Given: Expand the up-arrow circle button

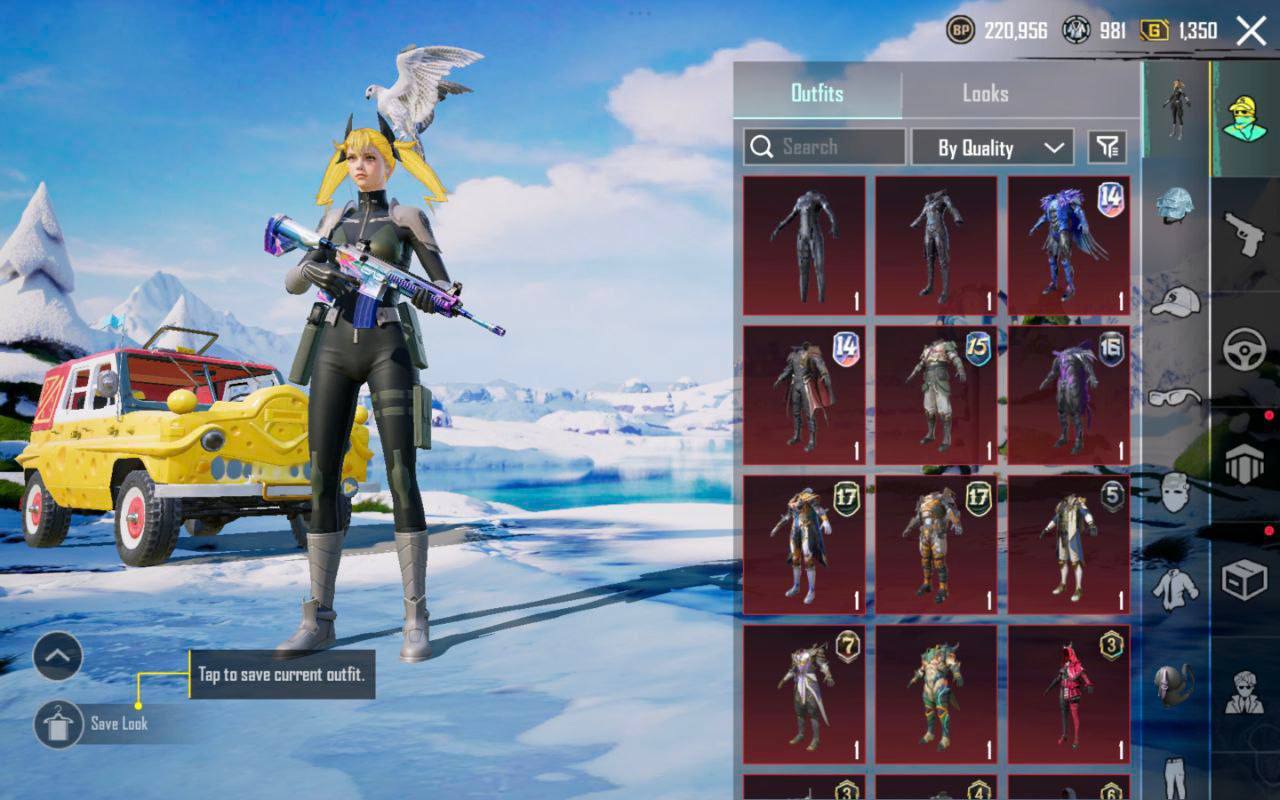Looking at the screenshot, I should click(57, 657).
